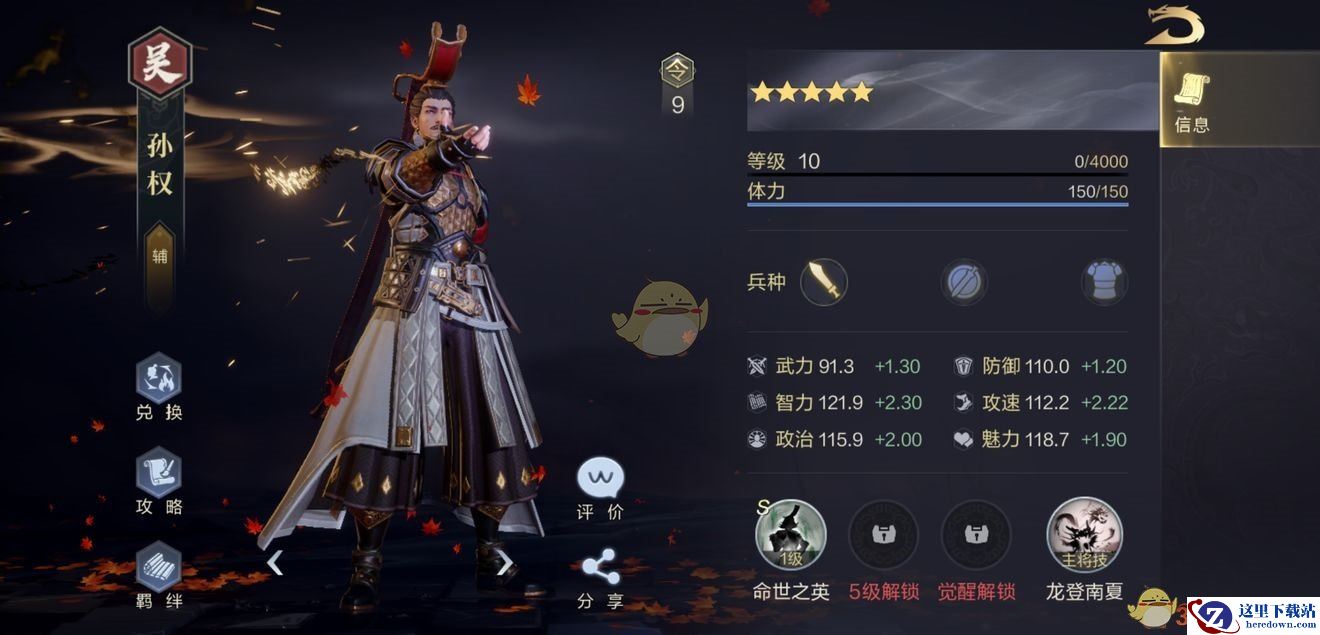Open the 命世之英 skill
Viewport: 1320px width, 635px height.
tap(791, 535)
